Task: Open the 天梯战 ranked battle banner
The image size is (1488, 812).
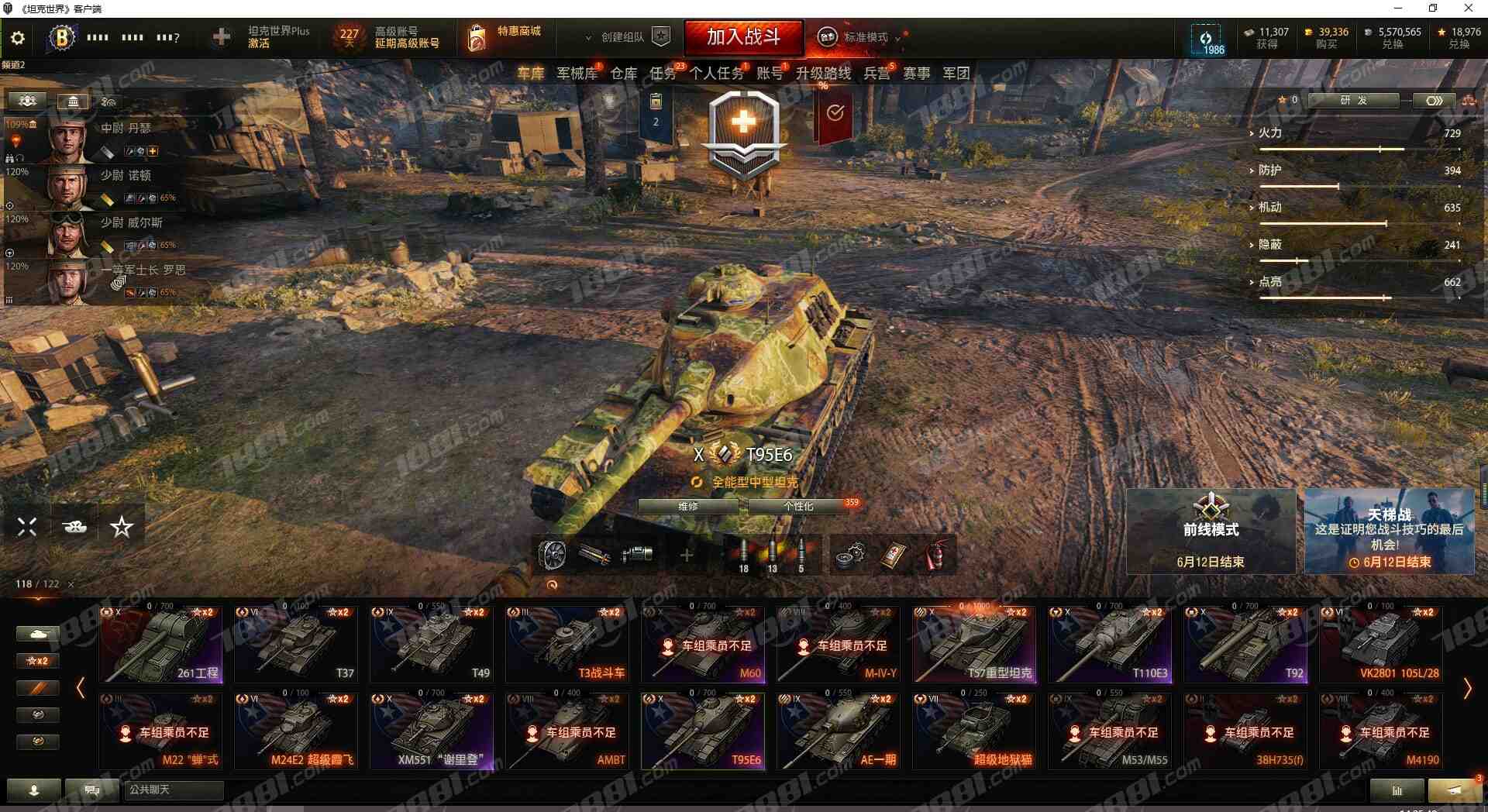Action: pos(1389,532)
